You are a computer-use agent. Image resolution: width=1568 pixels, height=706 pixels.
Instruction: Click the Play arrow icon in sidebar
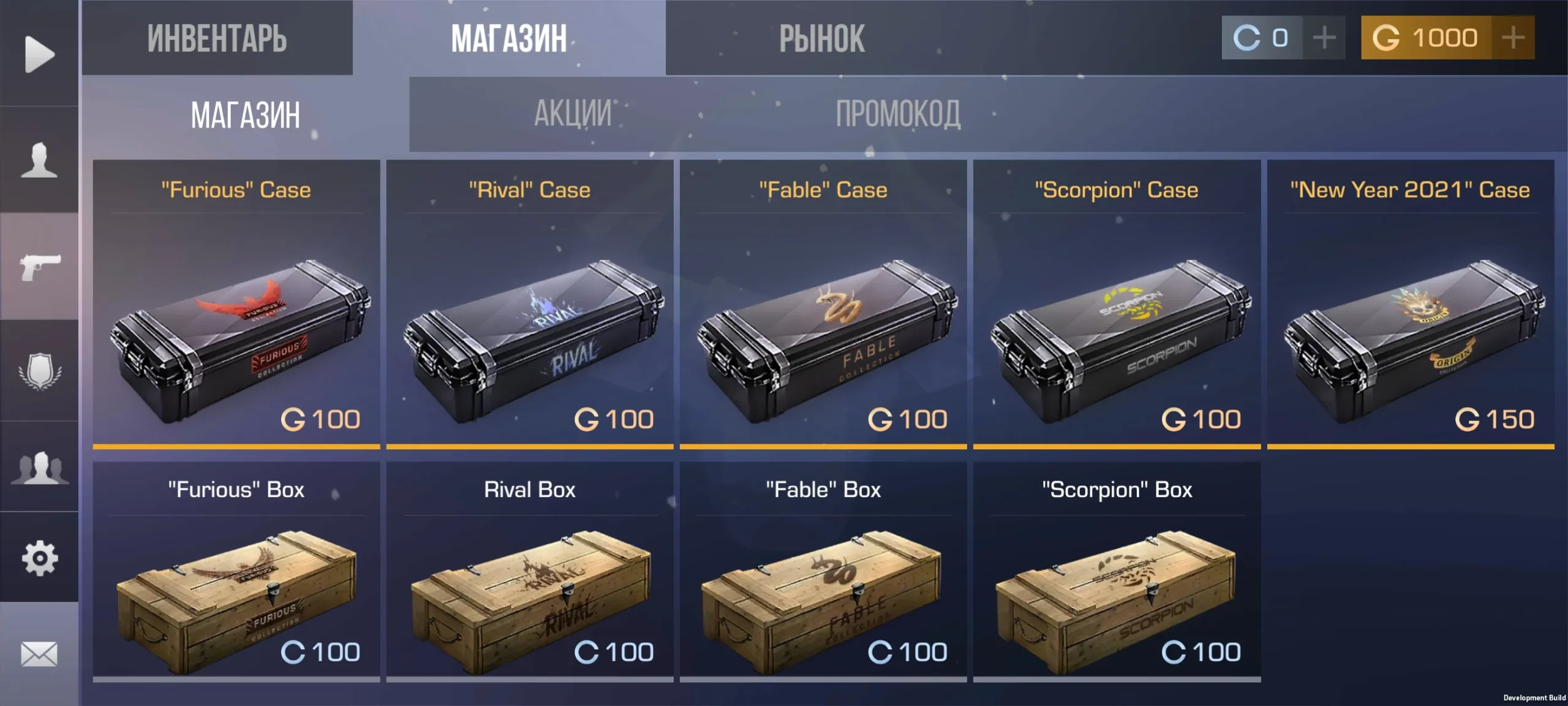39,54
